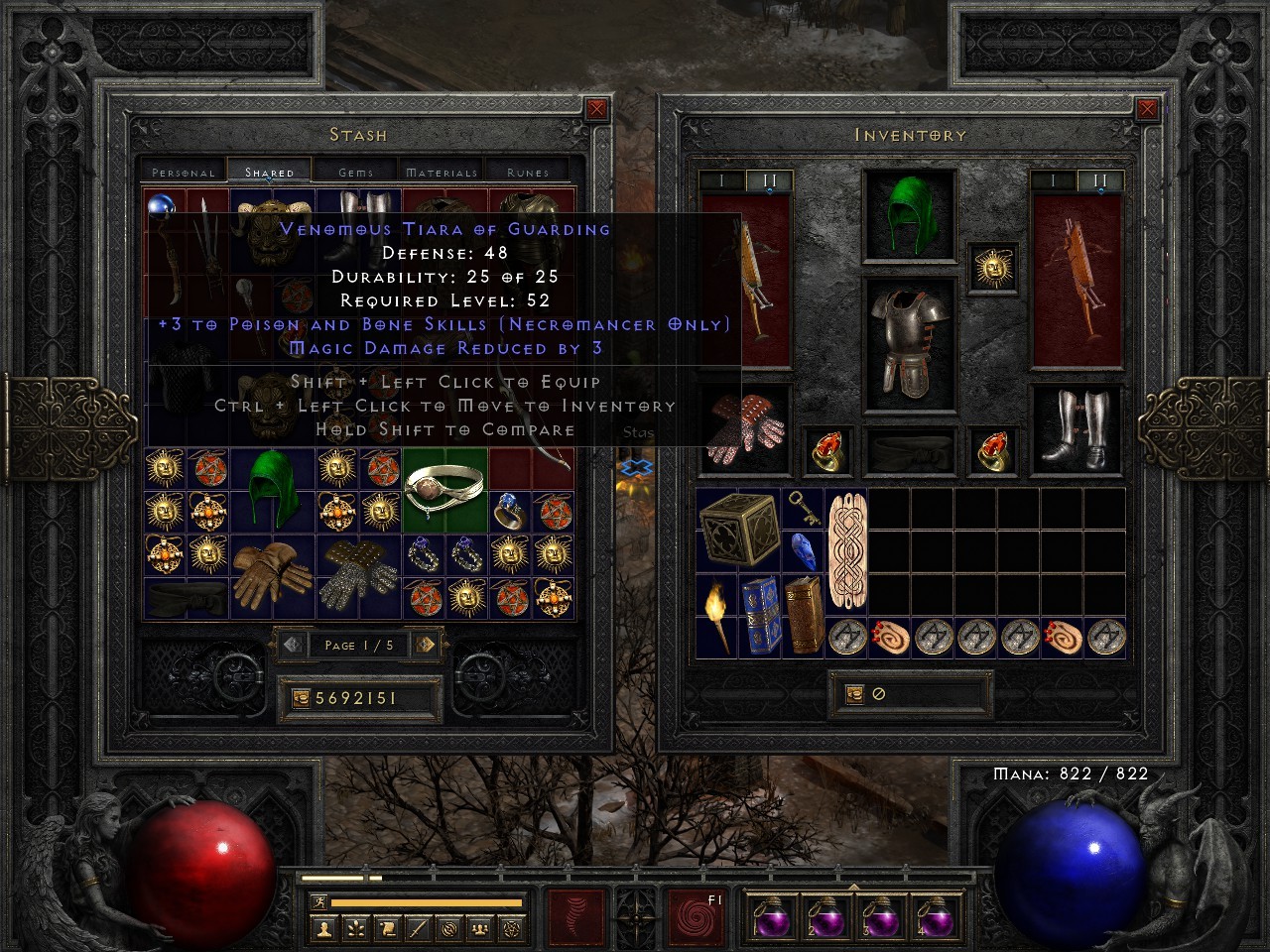The image size is (1270, 952).
Task: Open the quest log scroll icon
Action: (x=387, y=928)
